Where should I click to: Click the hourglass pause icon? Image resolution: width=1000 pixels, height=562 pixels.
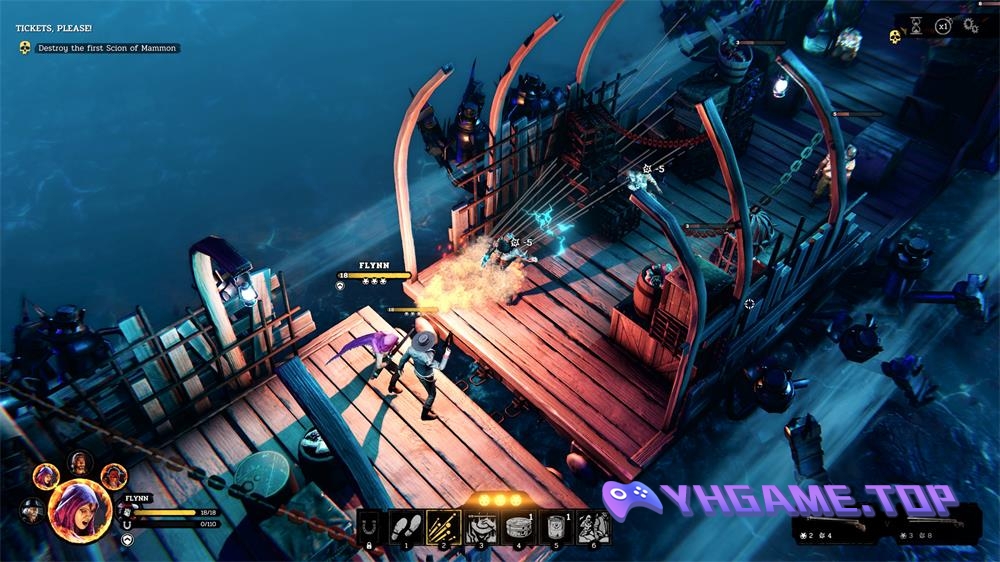(x=917, y=27)
